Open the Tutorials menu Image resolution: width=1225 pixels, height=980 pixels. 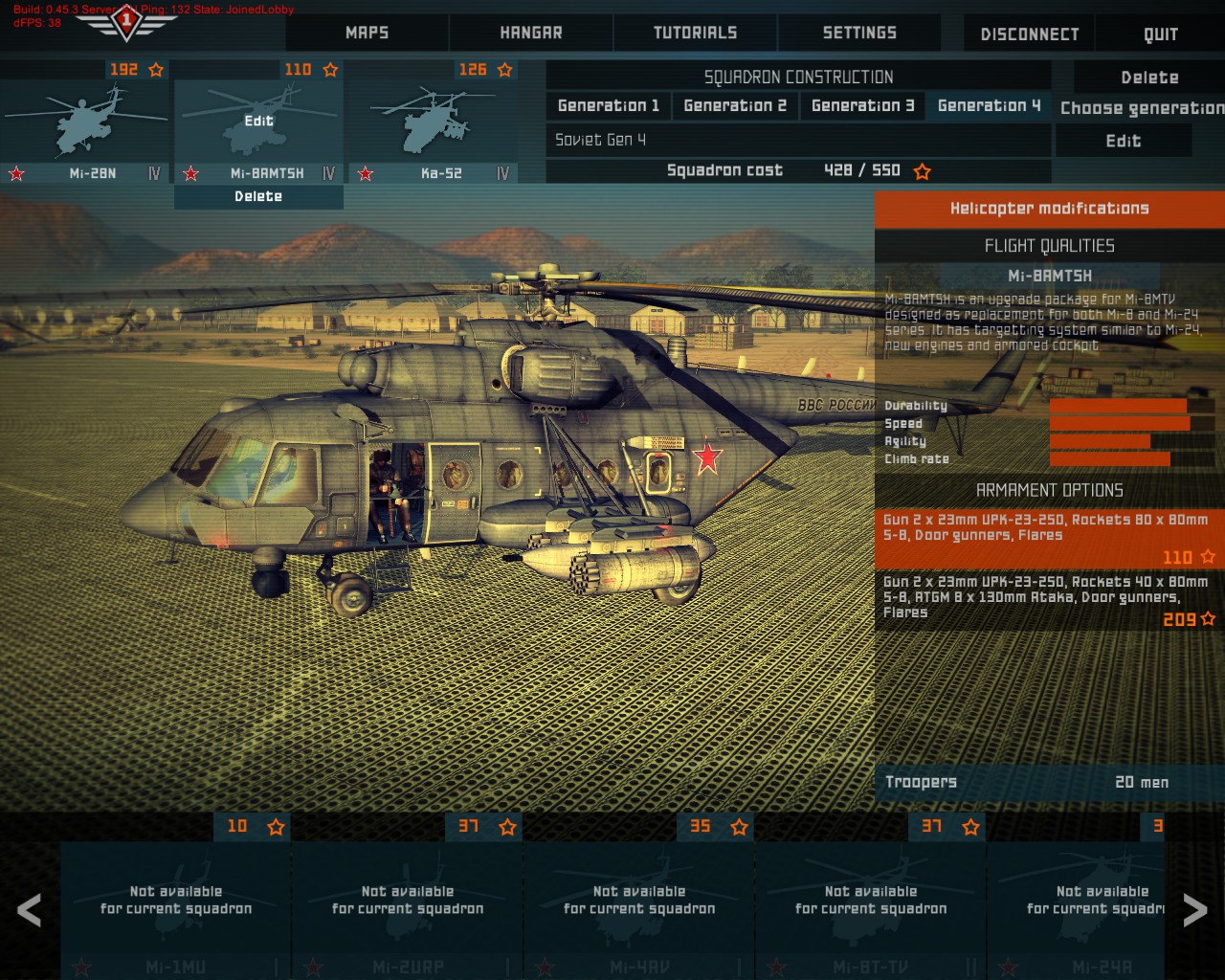pos(695,33)
